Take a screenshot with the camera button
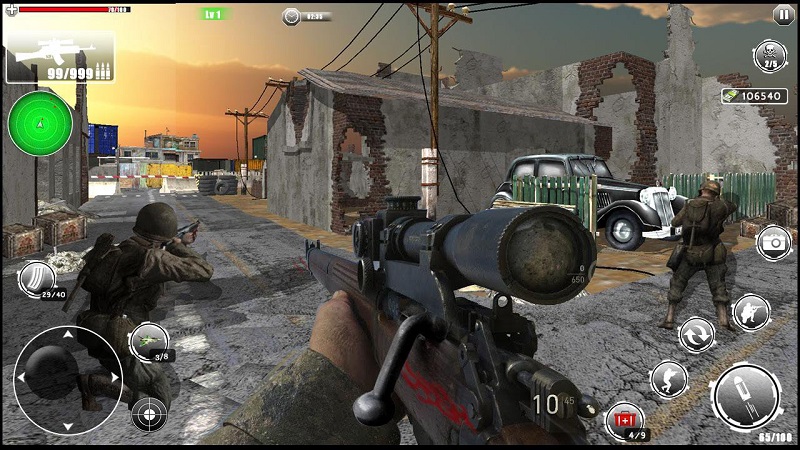This screenshot has width=800, height=450. [x=772, y=243]
